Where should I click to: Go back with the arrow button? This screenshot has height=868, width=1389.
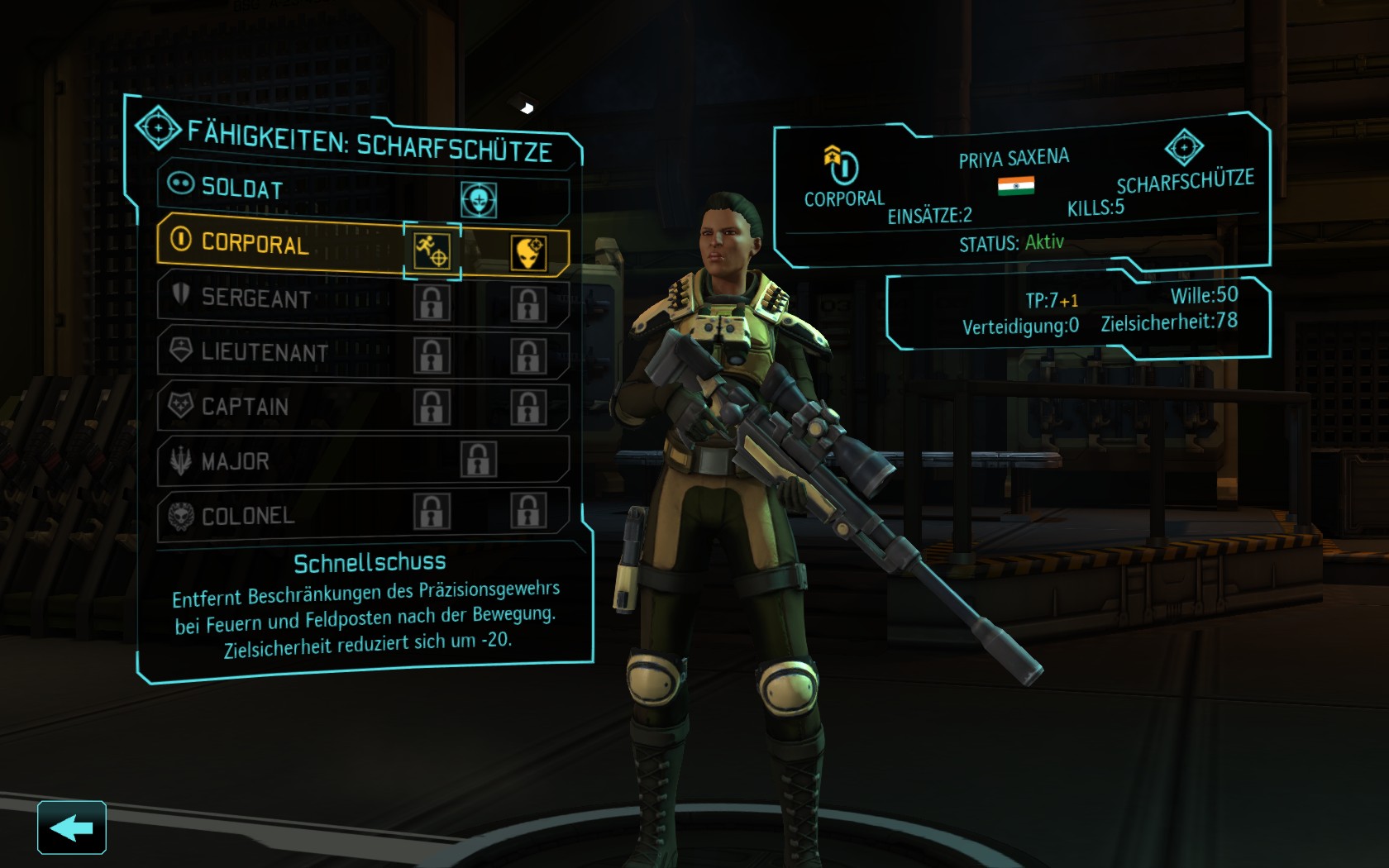[x=71, y=827]
